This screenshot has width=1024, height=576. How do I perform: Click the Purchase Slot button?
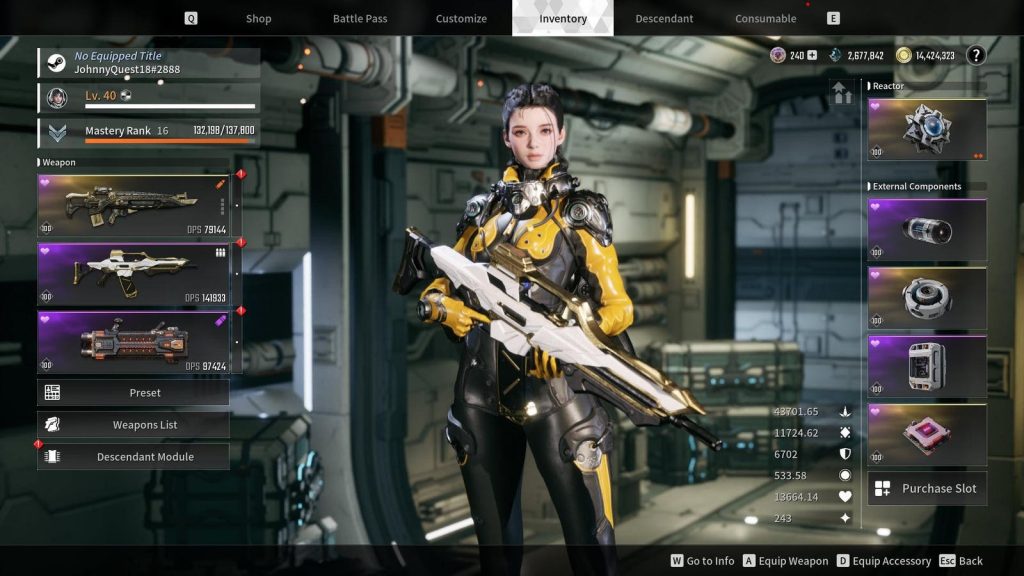tap(927, 489)
